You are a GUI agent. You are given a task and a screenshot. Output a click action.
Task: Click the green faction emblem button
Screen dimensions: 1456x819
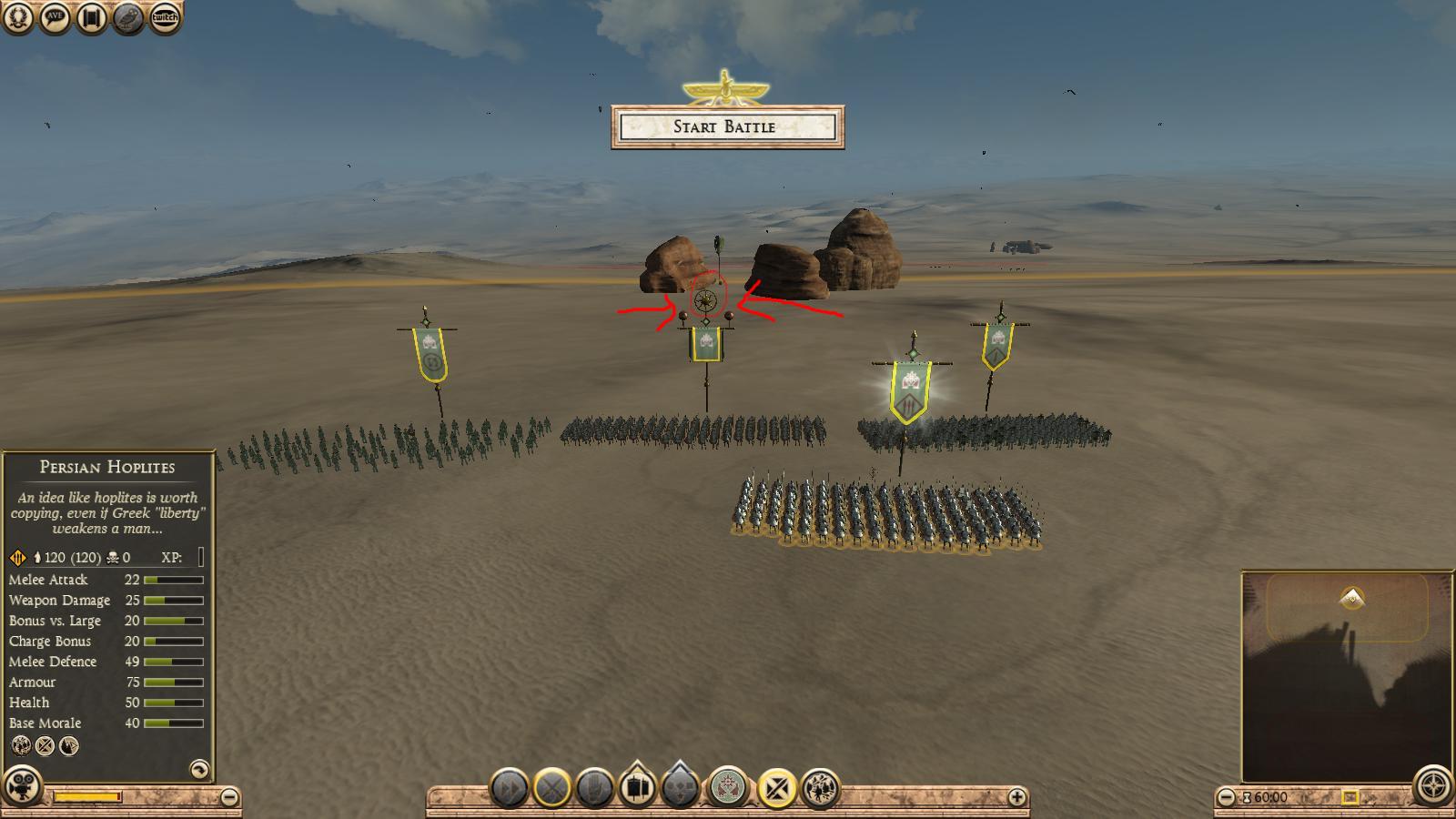tap(728, 788)
